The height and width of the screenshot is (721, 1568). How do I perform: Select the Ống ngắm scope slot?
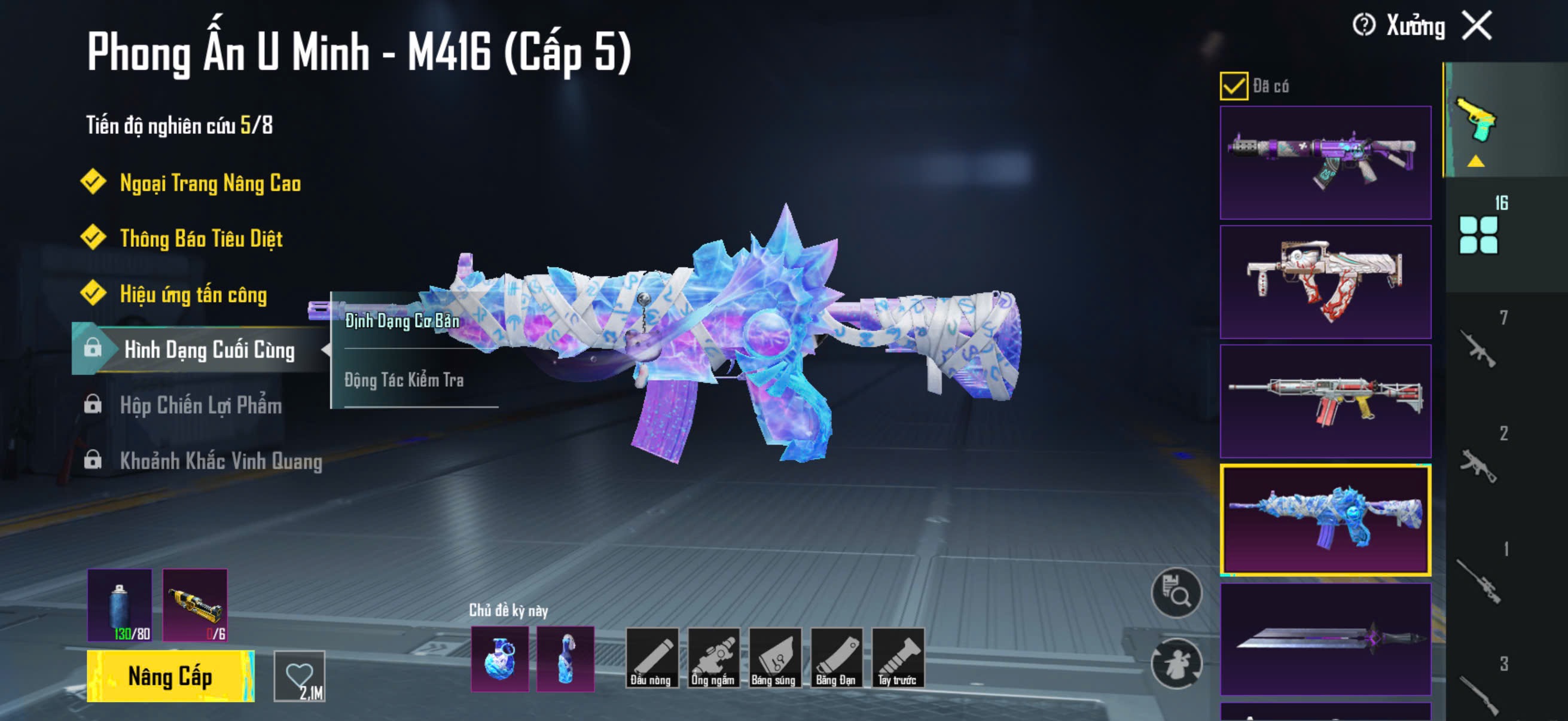713,658
